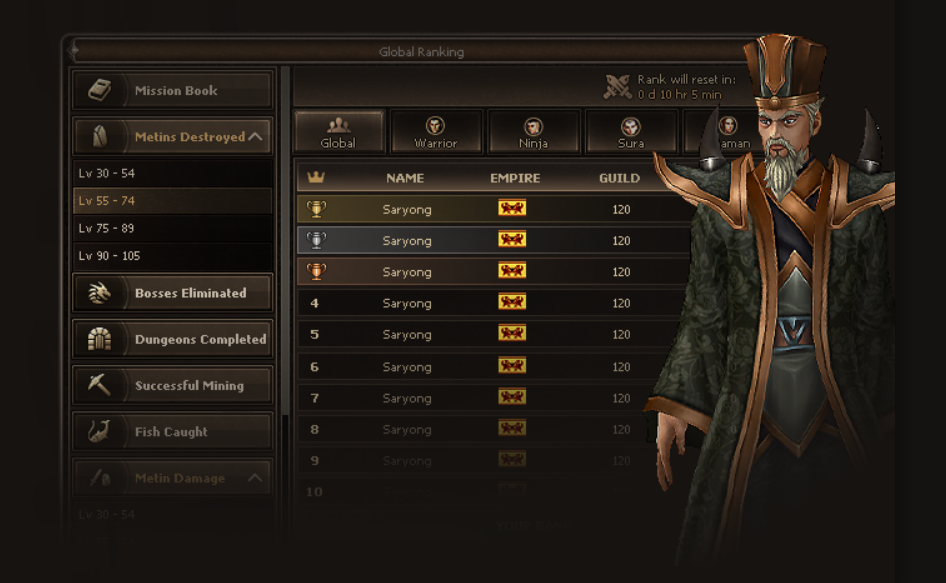Show the Ninja class ranking tab
The height and width of the screenshot is (583, 946).
[x=533, y=132]
